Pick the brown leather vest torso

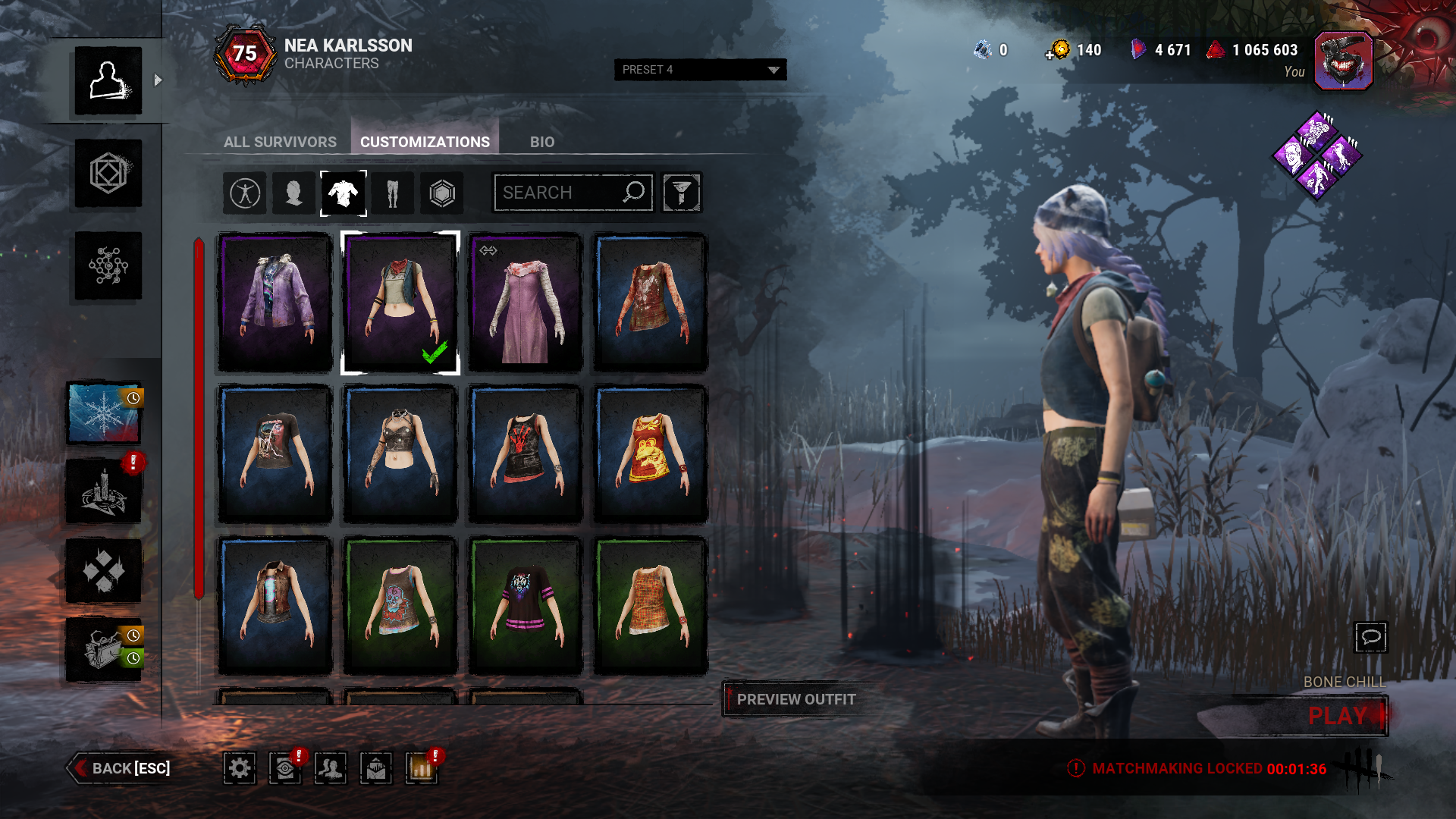click(275, 606)
